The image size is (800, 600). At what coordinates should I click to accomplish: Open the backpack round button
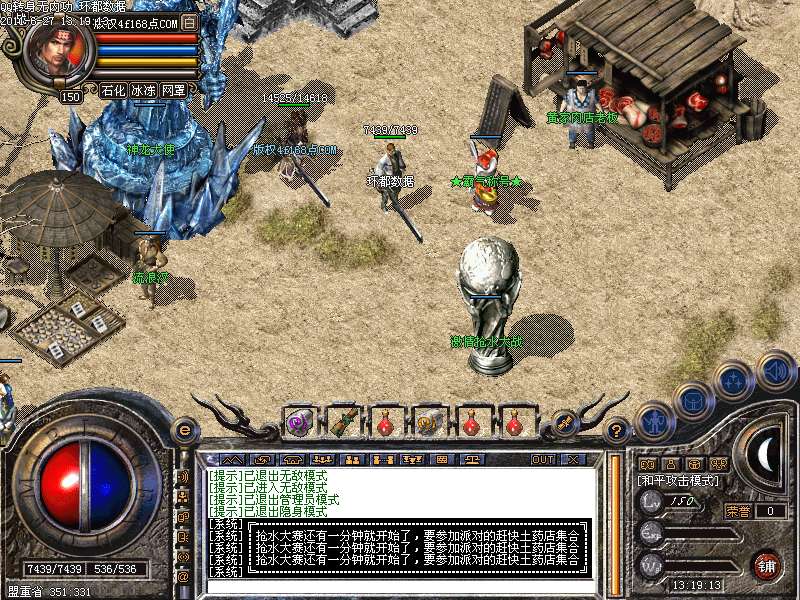point(692,401)
